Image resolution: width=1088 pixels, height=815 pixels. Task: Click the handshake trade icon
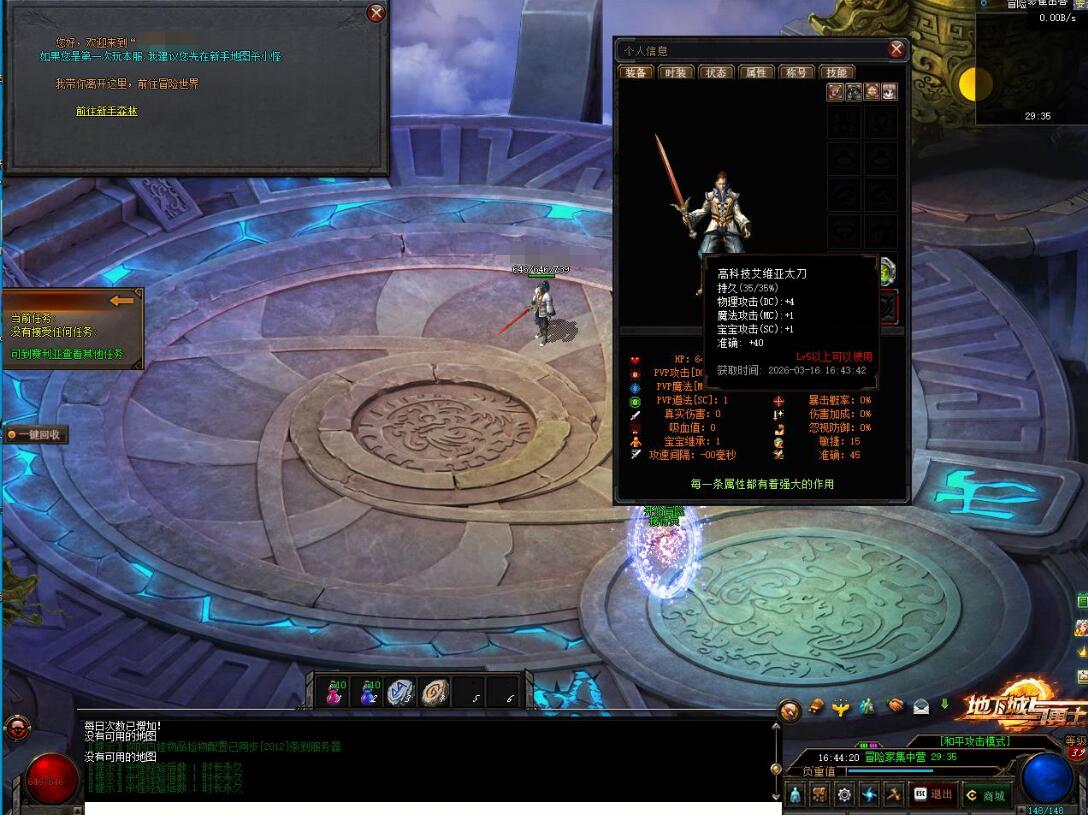pyautogui.click(x=895, y=707)
